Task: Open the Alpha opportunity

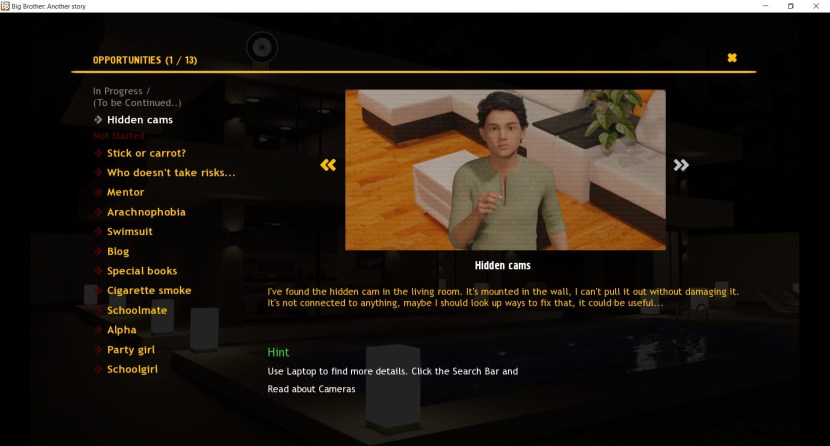Action: pyautogui.click(x=121, y=330)
